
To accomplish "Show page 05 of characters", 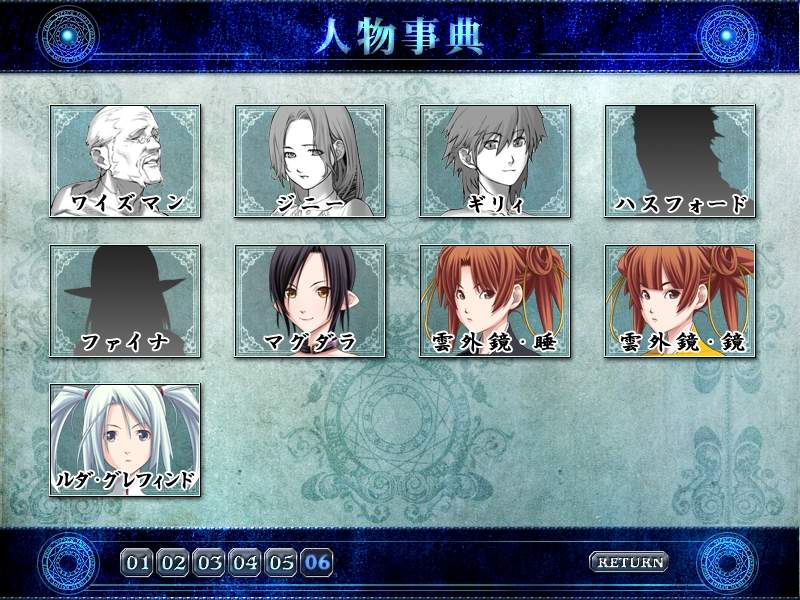I will 282,562.
